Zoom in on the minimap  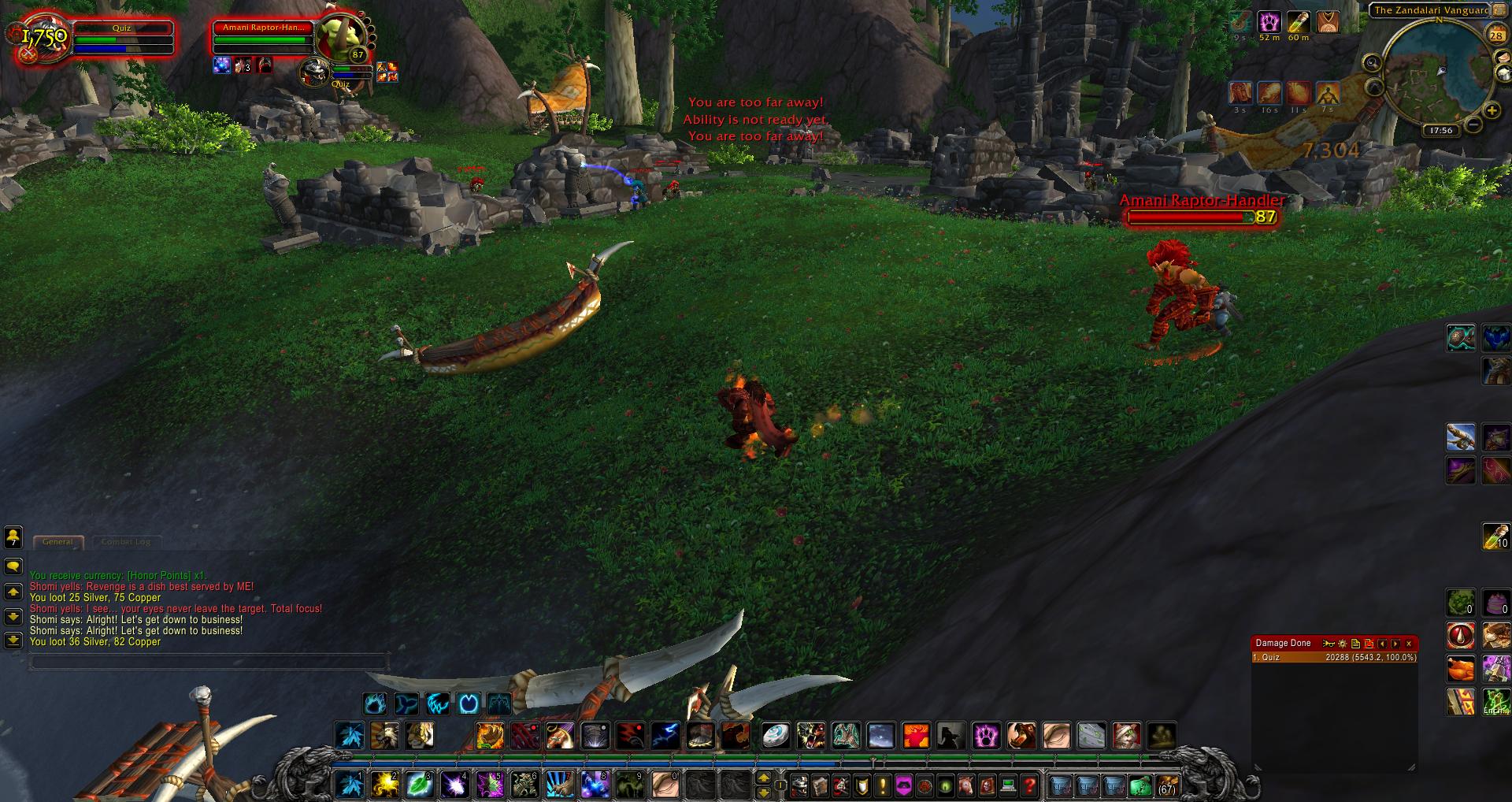[1491, 111]
